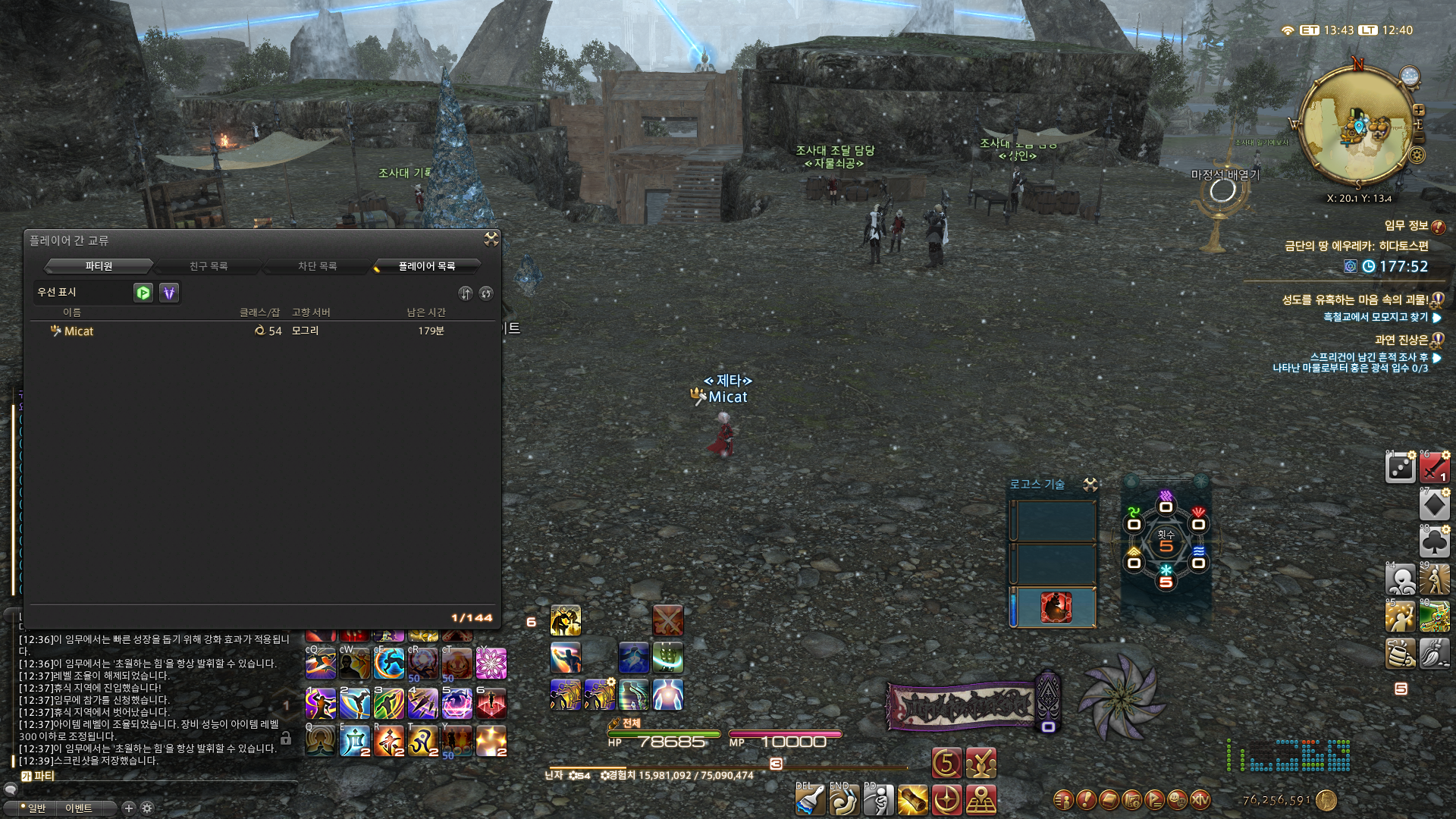Click the minimap settings gear button

coord(1417,155)
